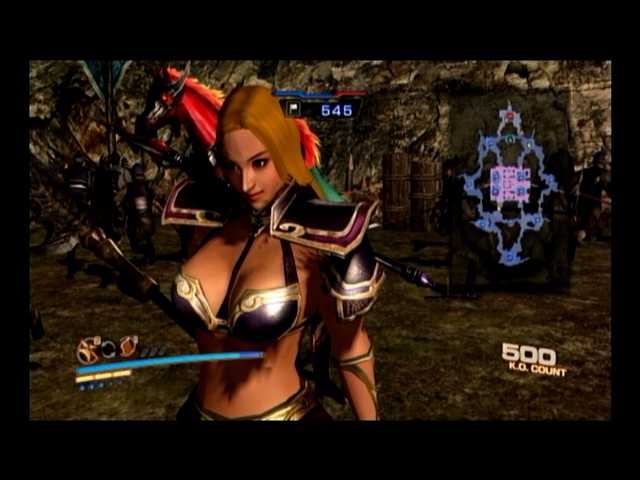Image resolution: width=640 pixels, height=480 pixels.
Task: Click the pink central area on the minimap
Action: click(x=510, y=184)
